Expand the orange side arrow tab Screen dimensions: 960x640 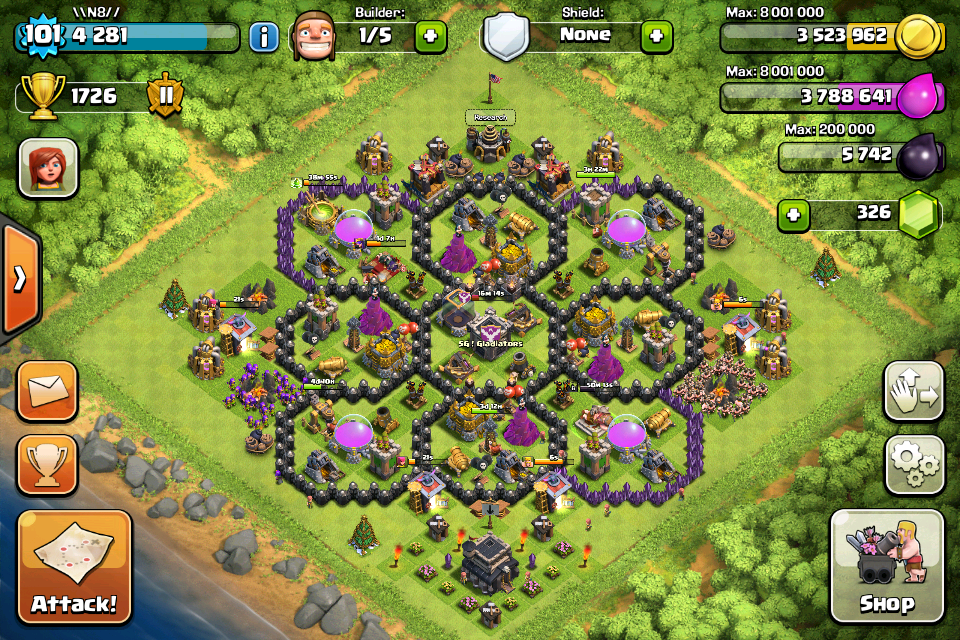point(19,279)
